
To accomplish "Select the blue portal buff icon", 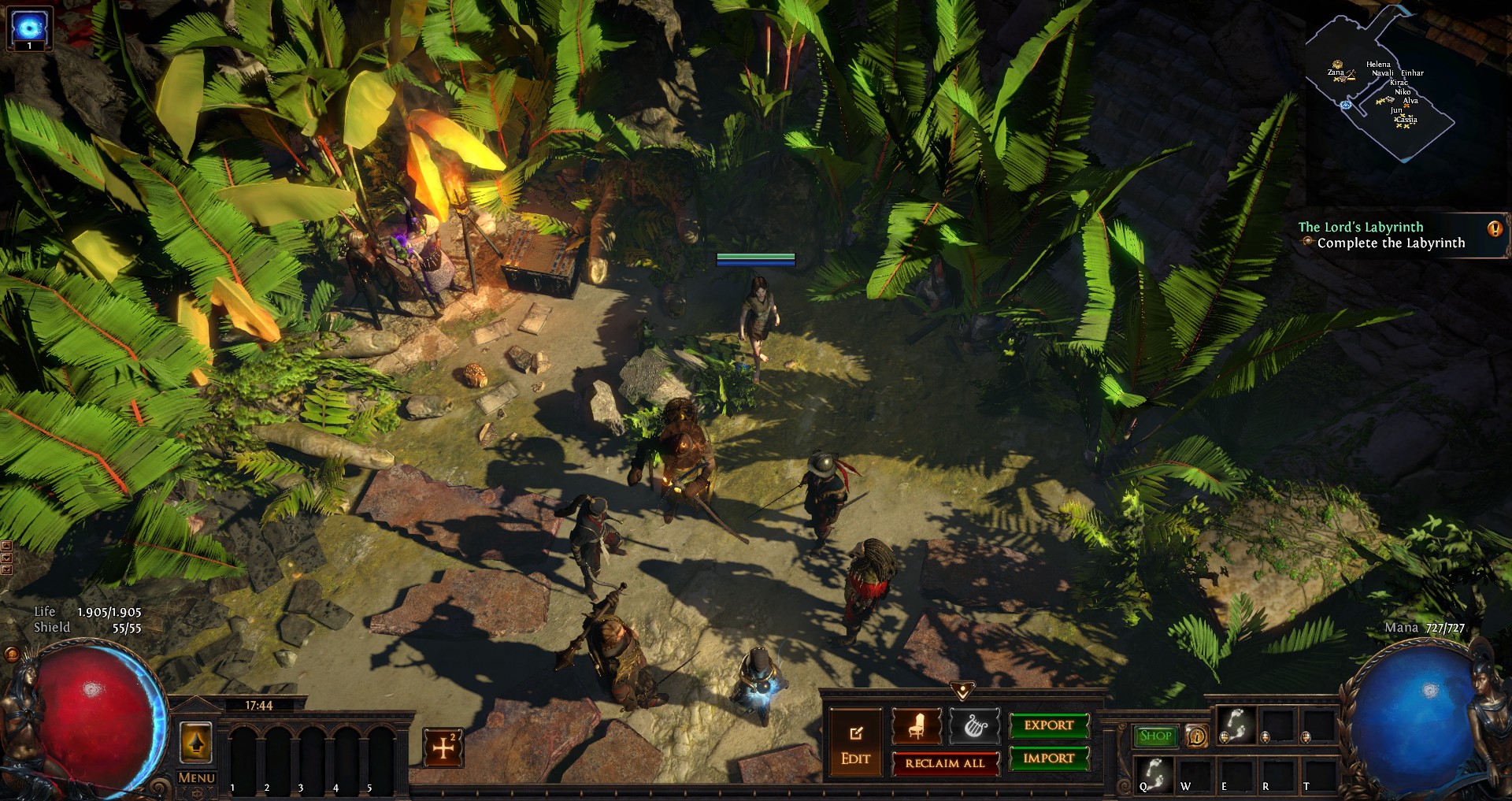I will (x=28, y=27).
